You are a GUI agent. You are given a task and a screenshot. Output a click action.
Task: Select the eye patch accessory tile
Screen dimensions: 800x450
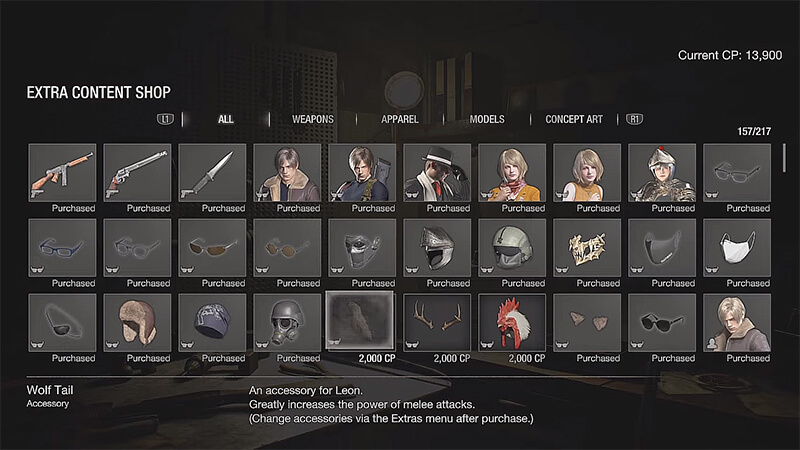(62, 324)
